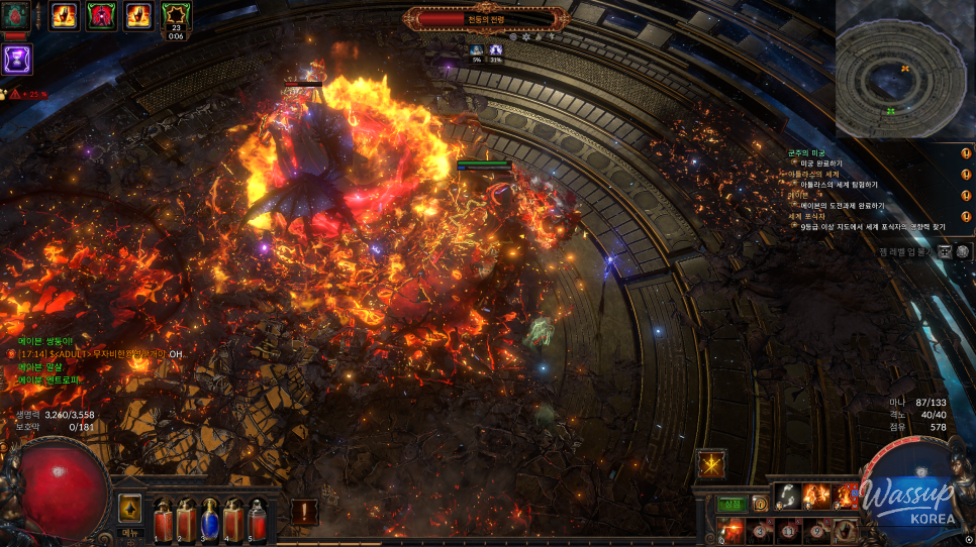The height and width of the screenshot is (547, 976).
Task: Open the exclamation mark notification button
Action: 304,511
